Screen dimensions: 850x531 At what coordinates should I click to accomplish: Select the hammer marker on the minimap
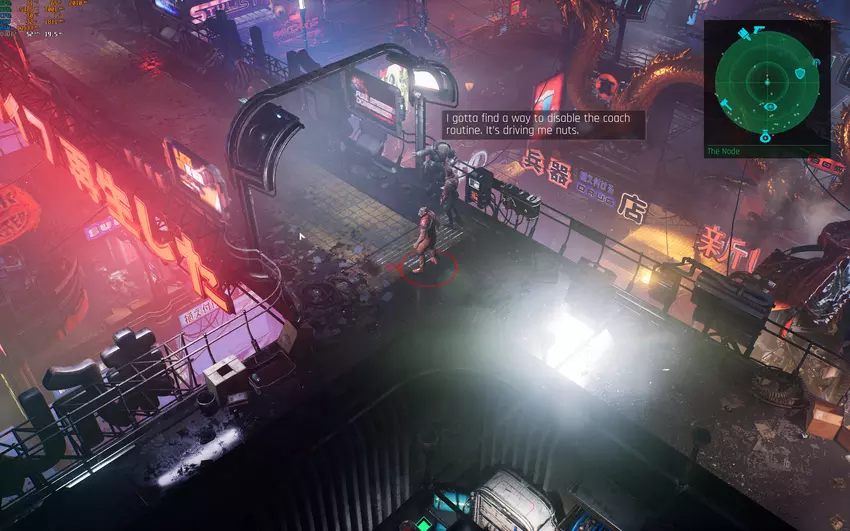pos(726,104)
